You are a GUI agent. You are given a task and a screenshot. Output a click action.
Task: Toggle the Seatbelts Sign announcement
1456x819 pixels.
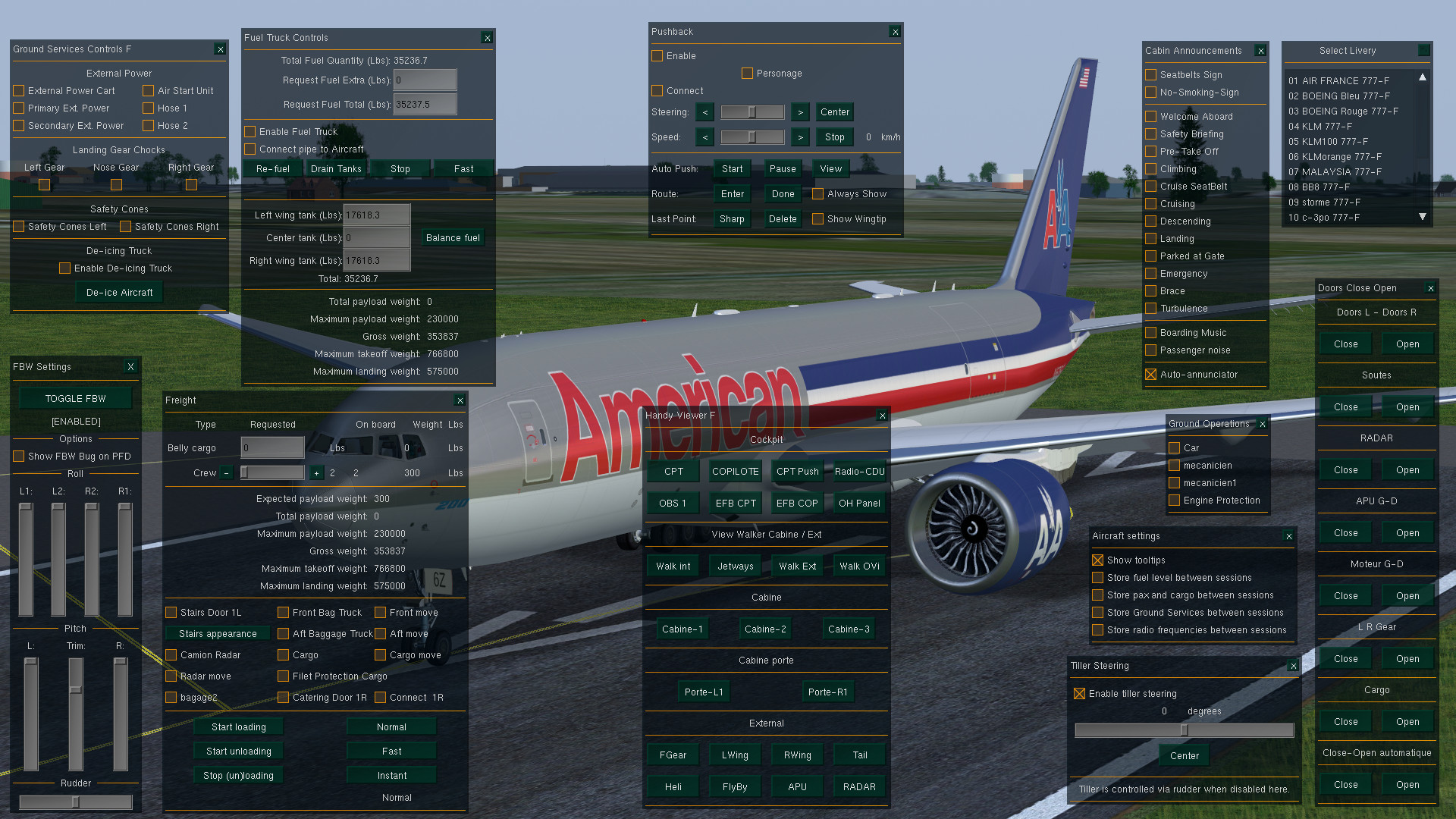coord(1151,75)
